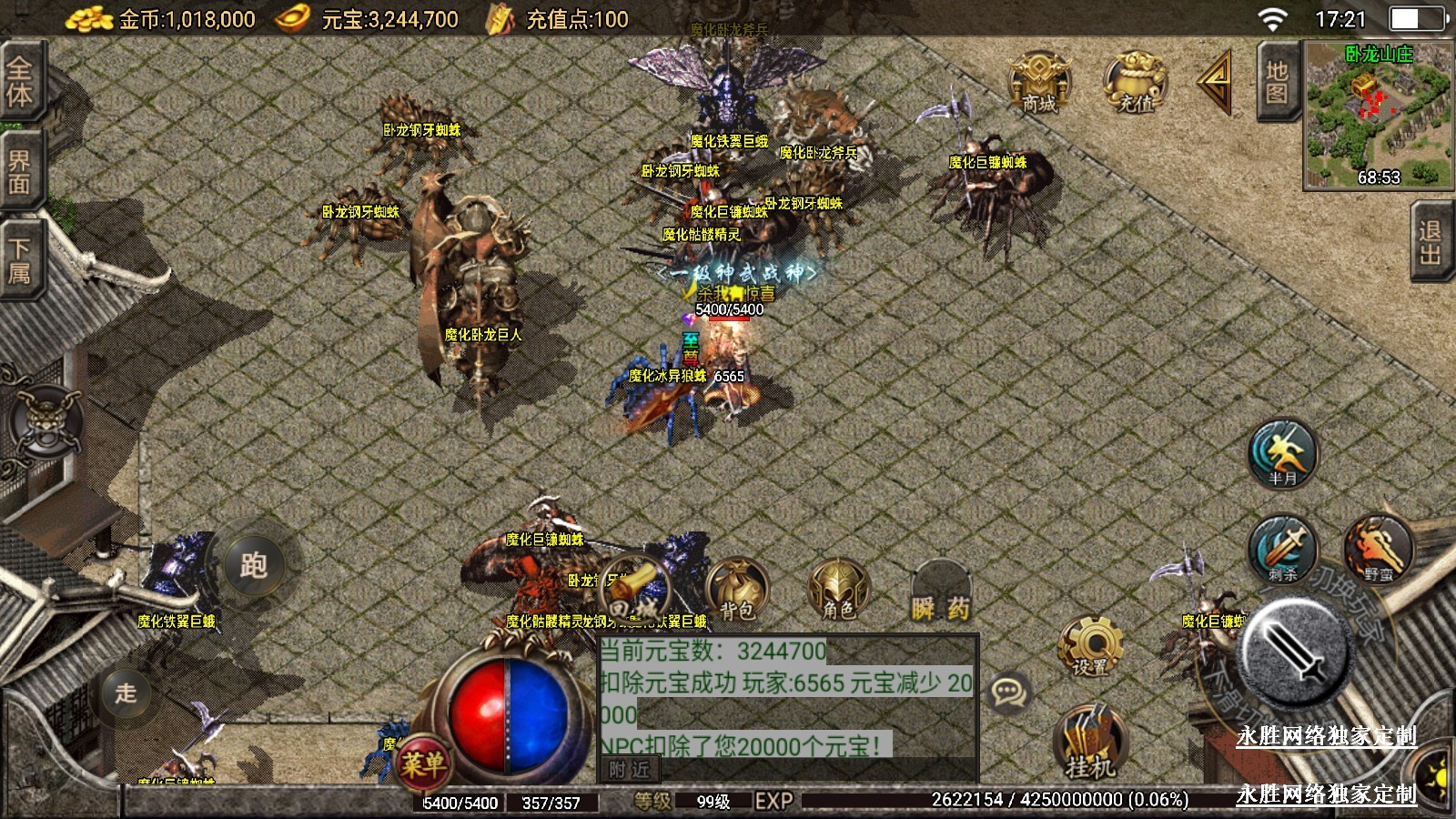Collapse the top icon row arrow

click(1217, 82)
